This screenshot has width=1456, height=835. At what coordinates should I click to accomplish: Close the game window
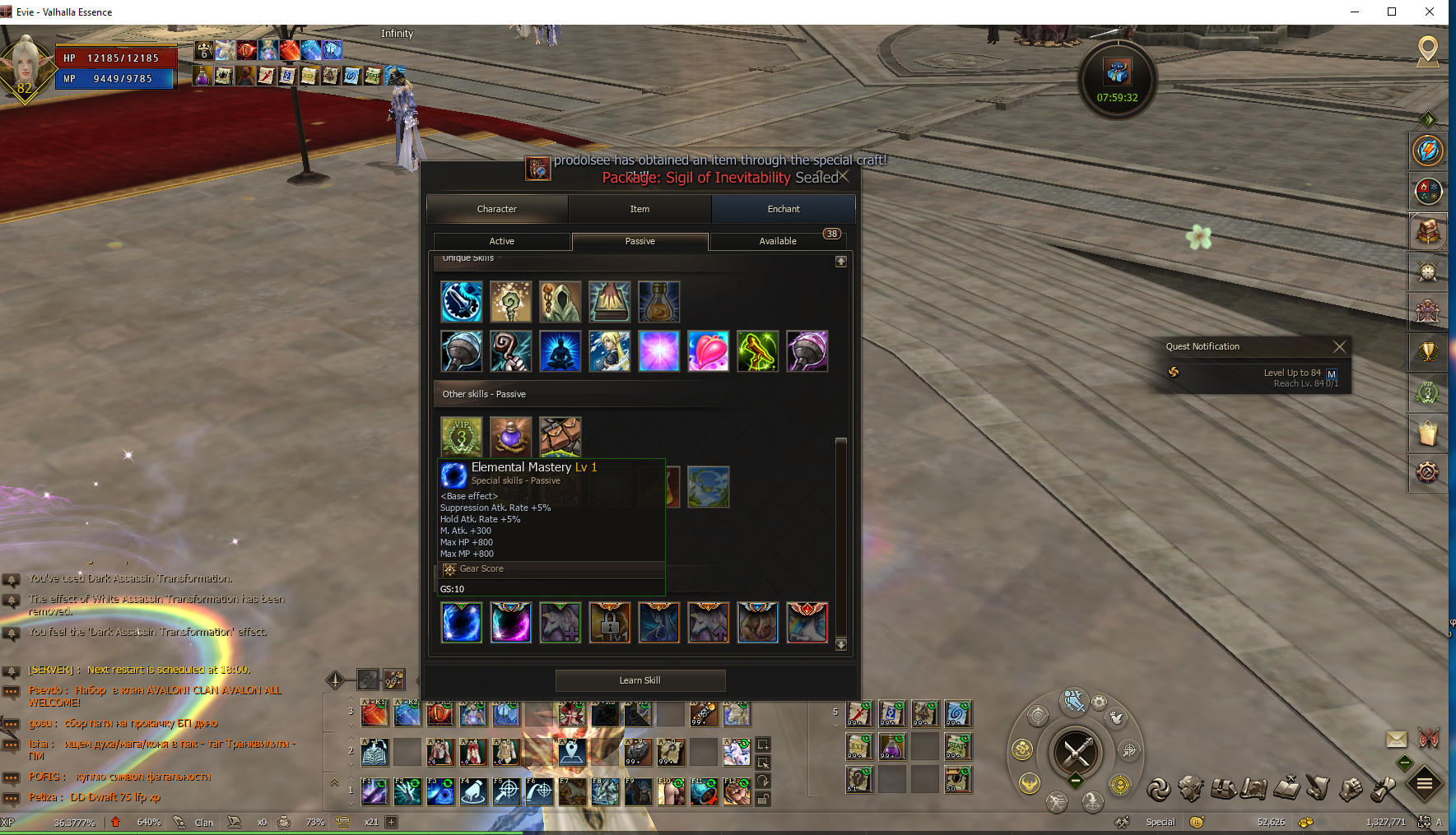1430,12
